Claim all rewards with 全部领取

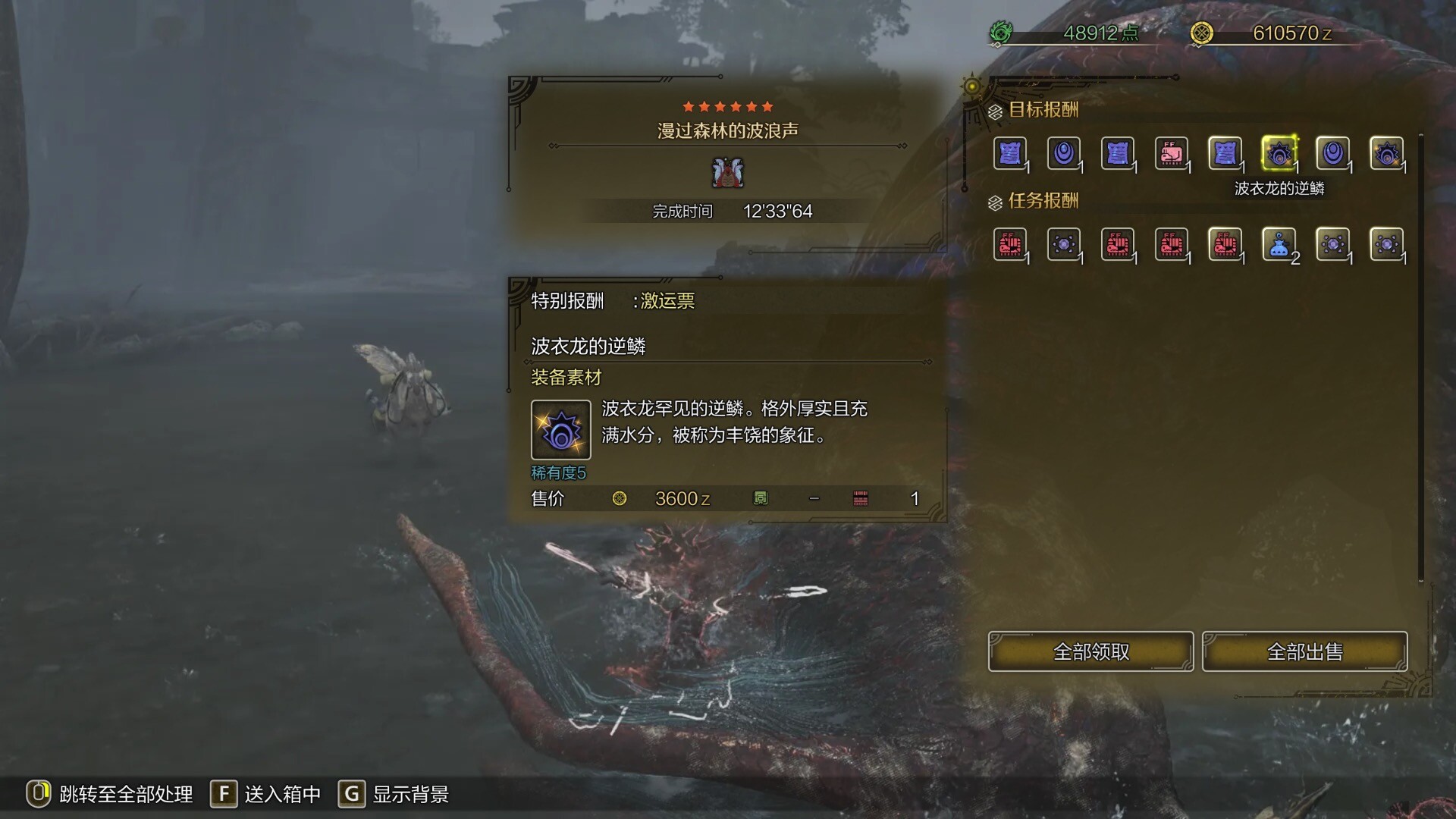1090,651
